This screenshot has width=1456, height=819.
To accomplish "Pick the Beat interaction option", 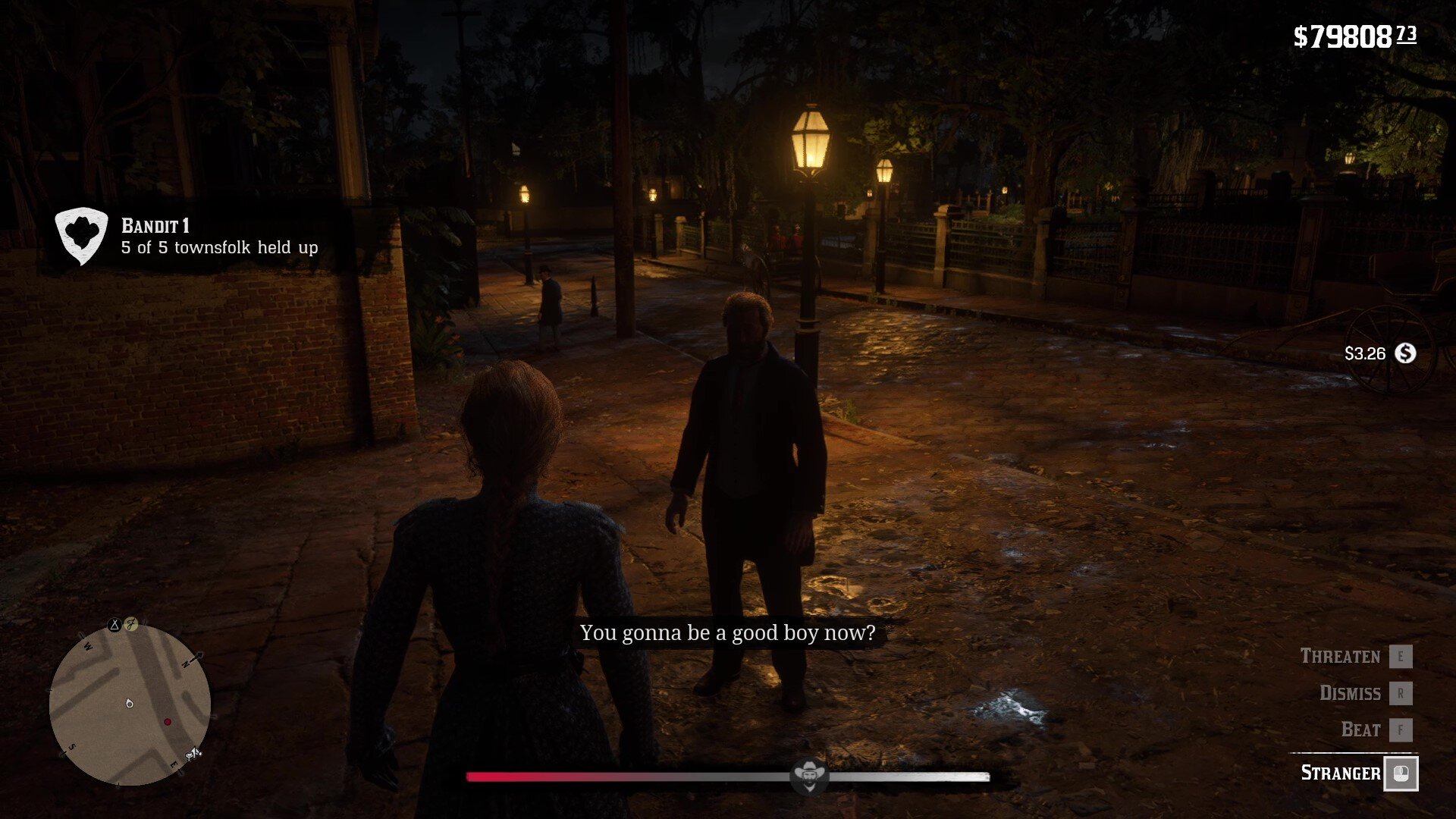I will (x=1360, y=730).
